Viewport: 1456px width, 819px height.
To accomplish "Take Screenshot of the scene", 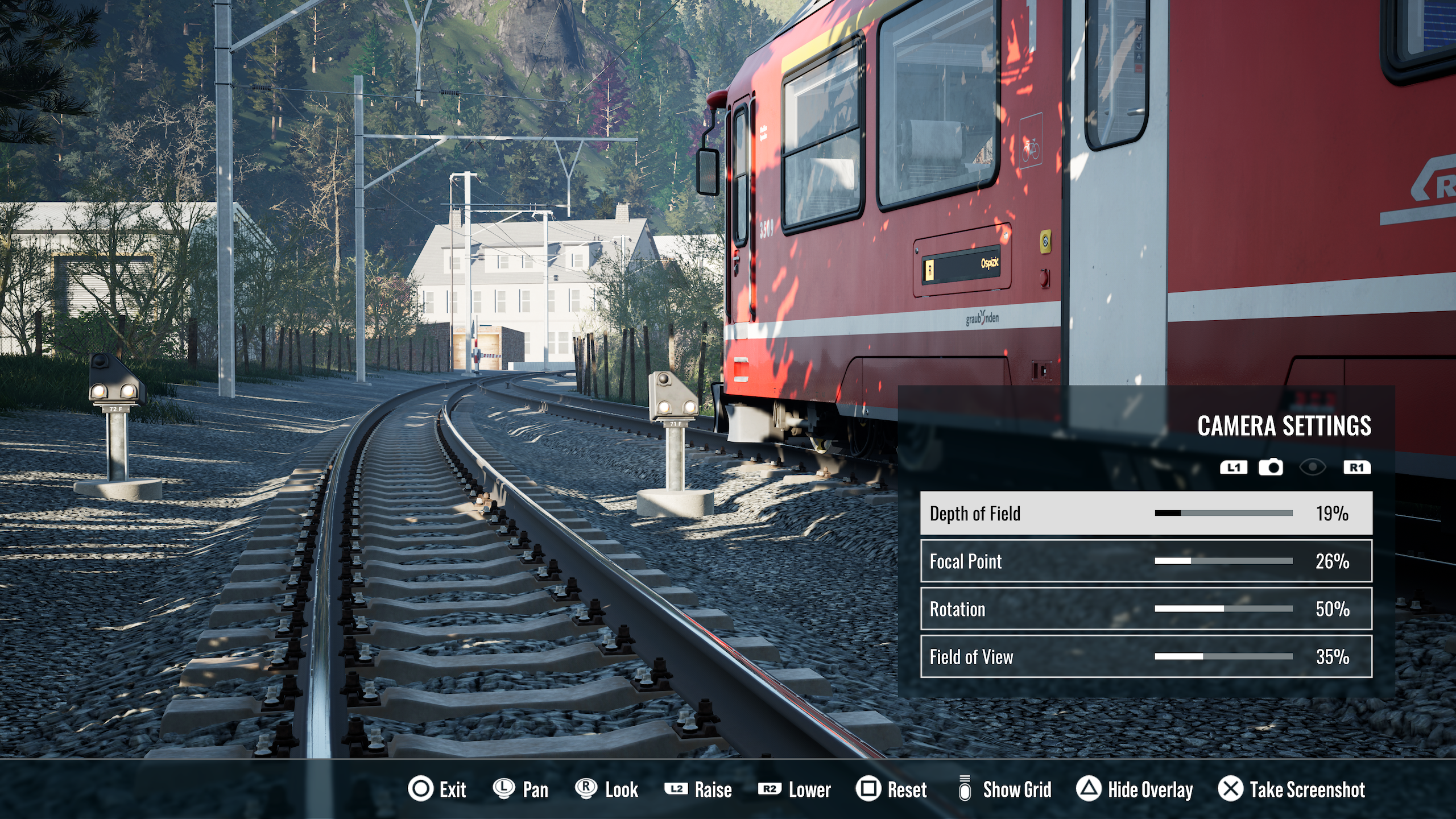I will click(1291, 789).
